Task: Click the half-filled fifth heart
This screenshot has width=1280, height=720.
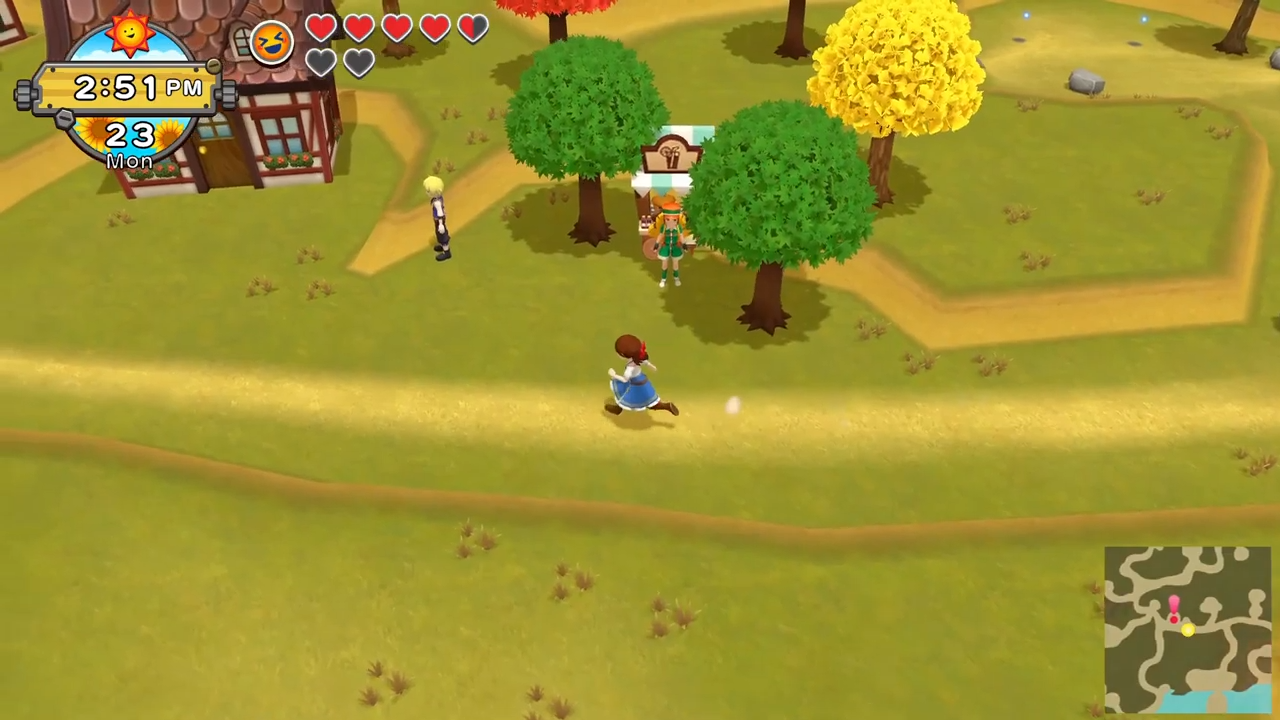Action: 471,28
